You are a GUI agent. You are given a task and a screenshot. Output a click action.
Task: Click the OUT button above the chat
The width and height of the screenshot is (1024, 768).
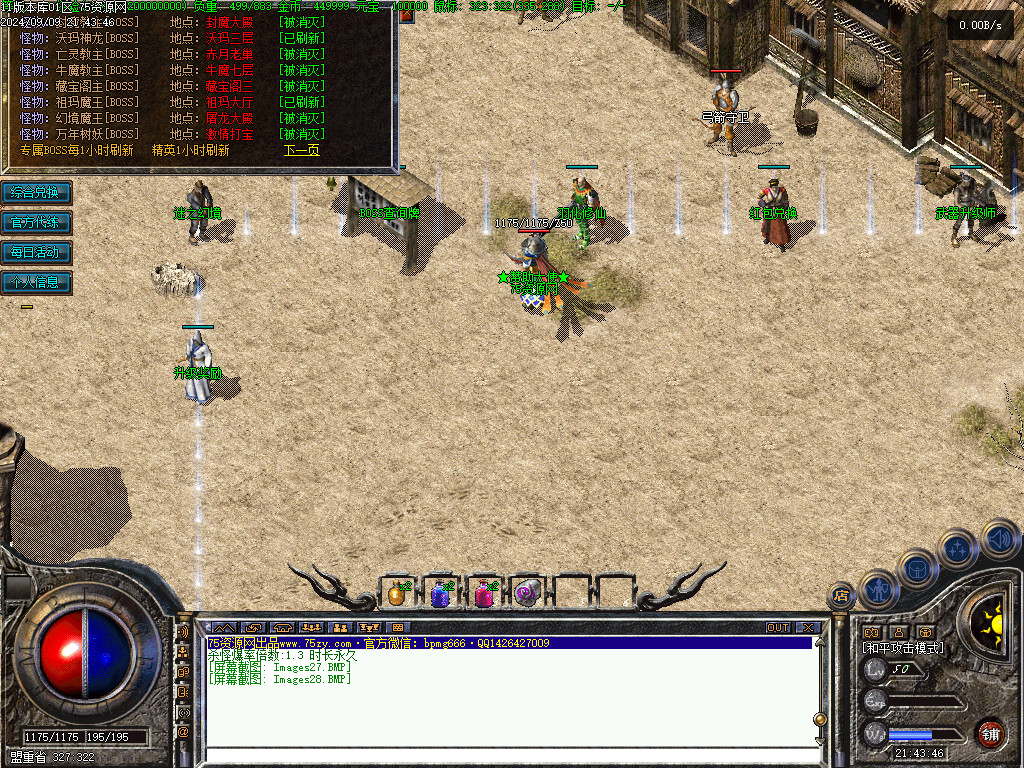[x=778, y=628]
